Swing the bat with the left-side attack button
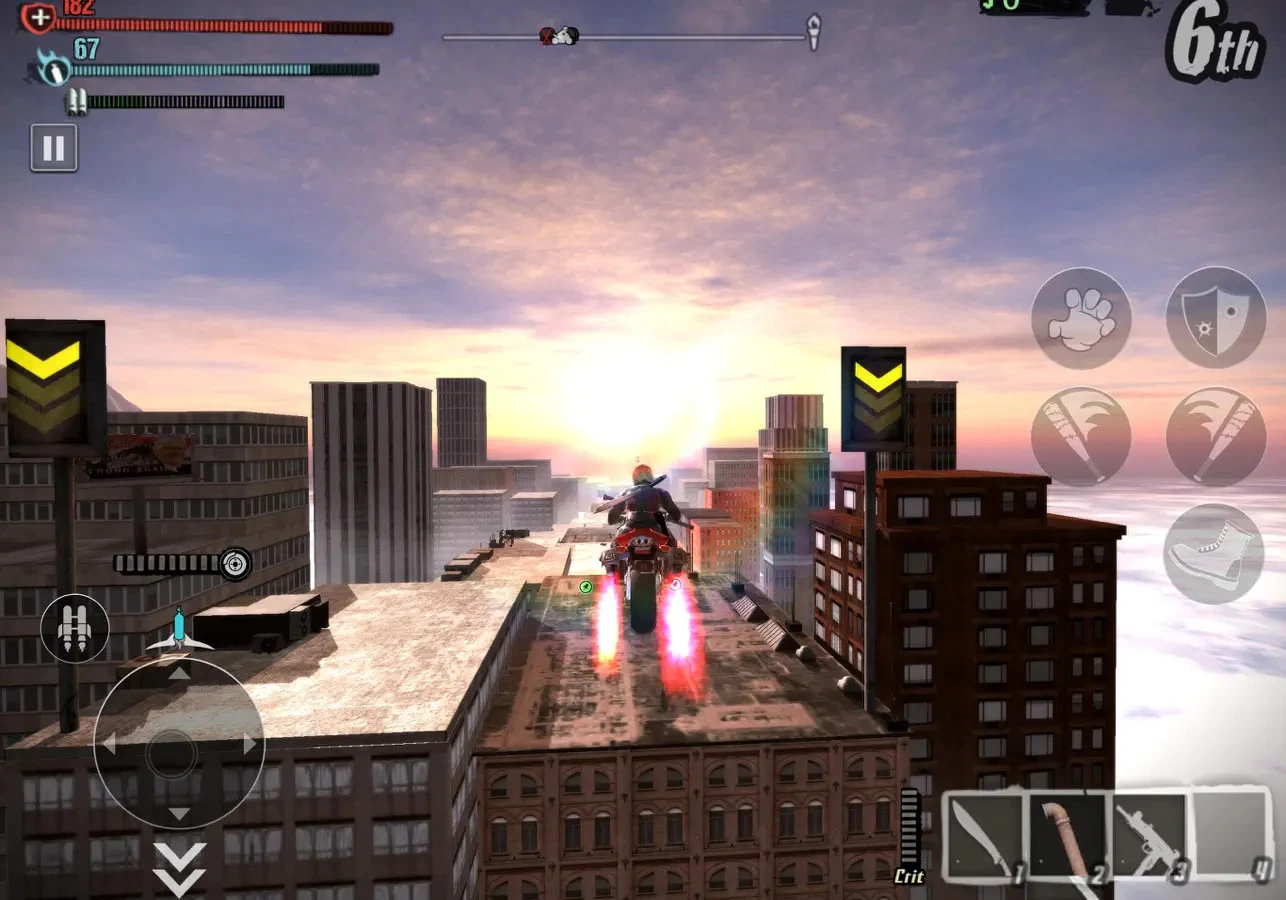 click(1081, 437)
